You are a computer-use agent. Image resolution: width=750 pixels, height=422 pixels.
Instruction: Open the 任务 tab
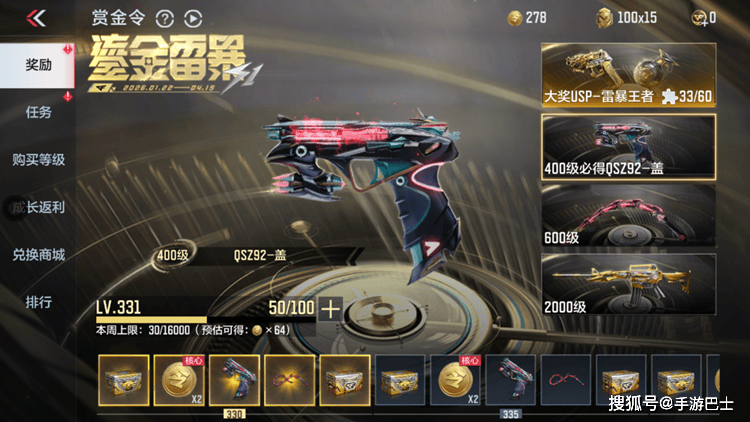pos(39,112)
